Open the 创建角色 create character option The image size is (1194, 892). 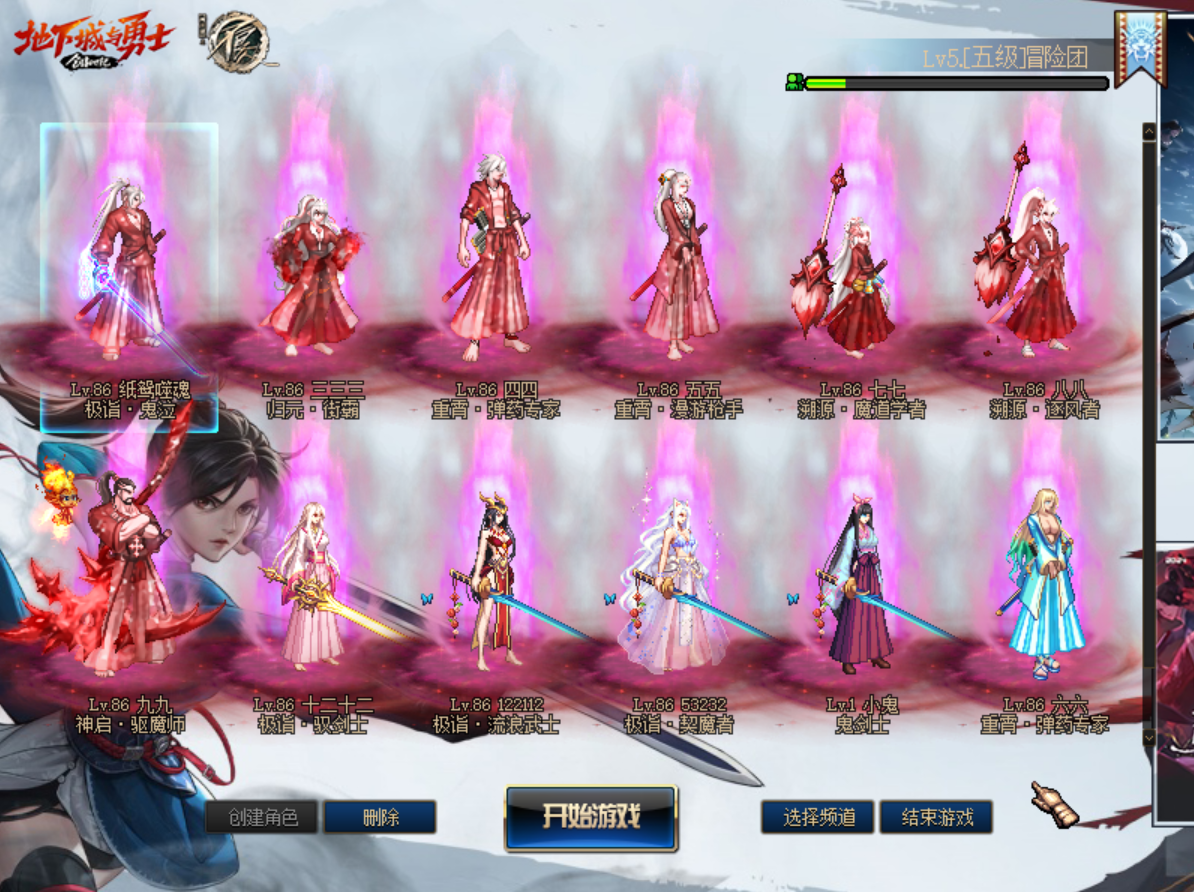pos(262,817)
